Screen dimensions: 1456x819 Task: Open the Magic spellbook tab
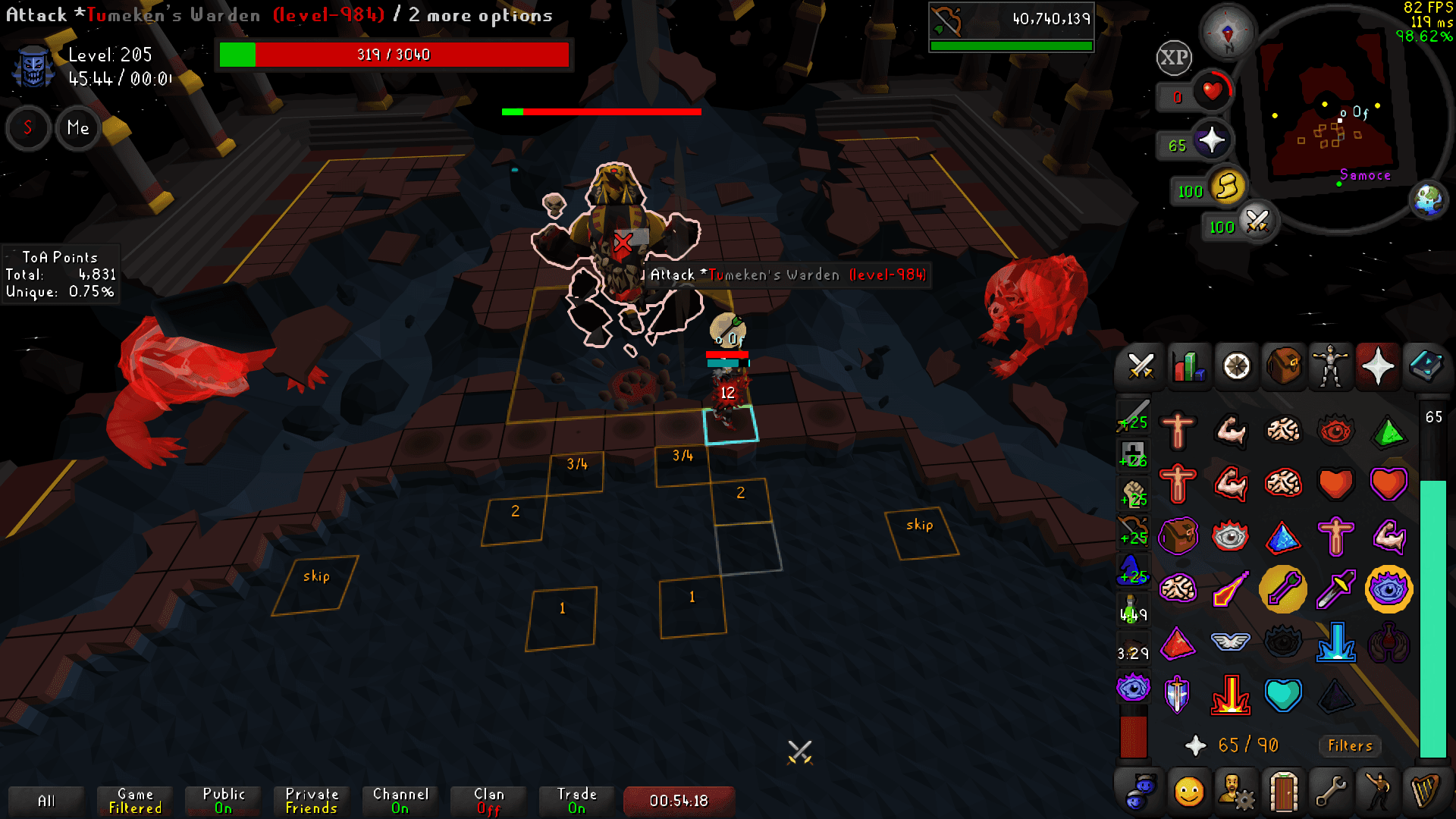coord(1426,367)
